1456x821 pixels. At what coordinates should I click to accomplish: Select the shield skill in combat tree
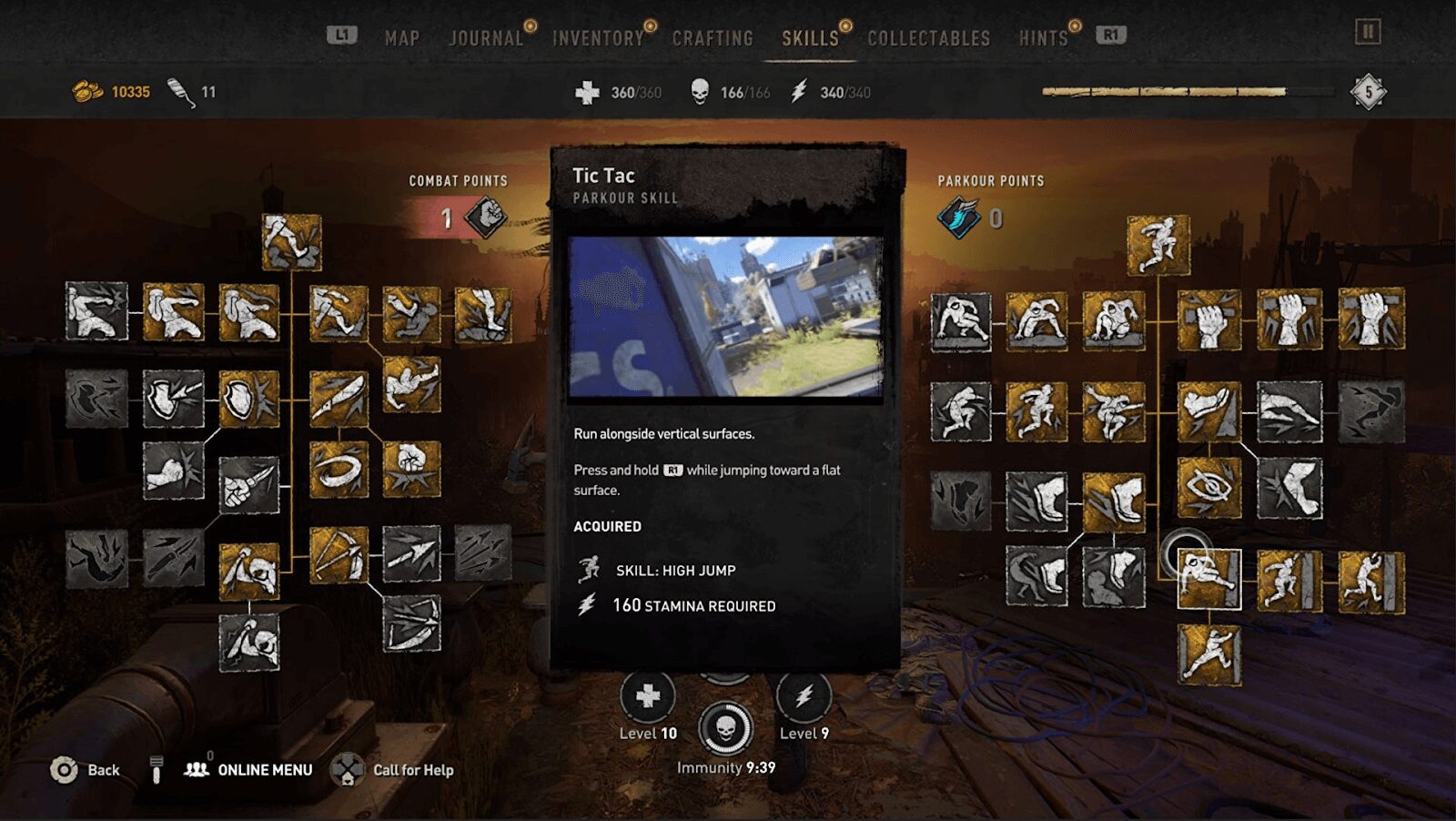pyautogui.click(x=248, y=399)
